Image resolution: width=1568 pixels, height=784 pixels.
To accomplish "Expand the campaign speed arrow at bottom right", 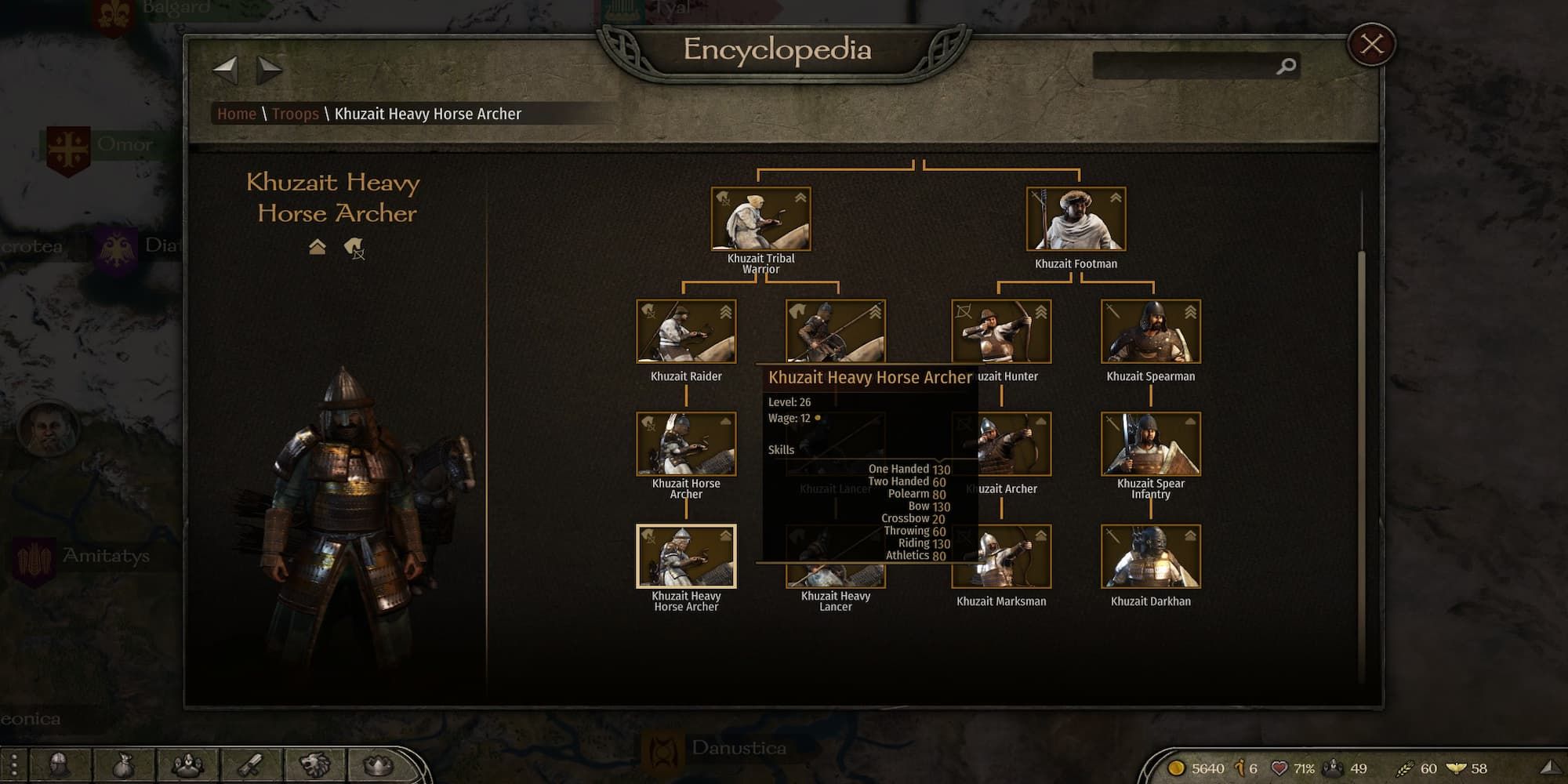I will 1550,768.
